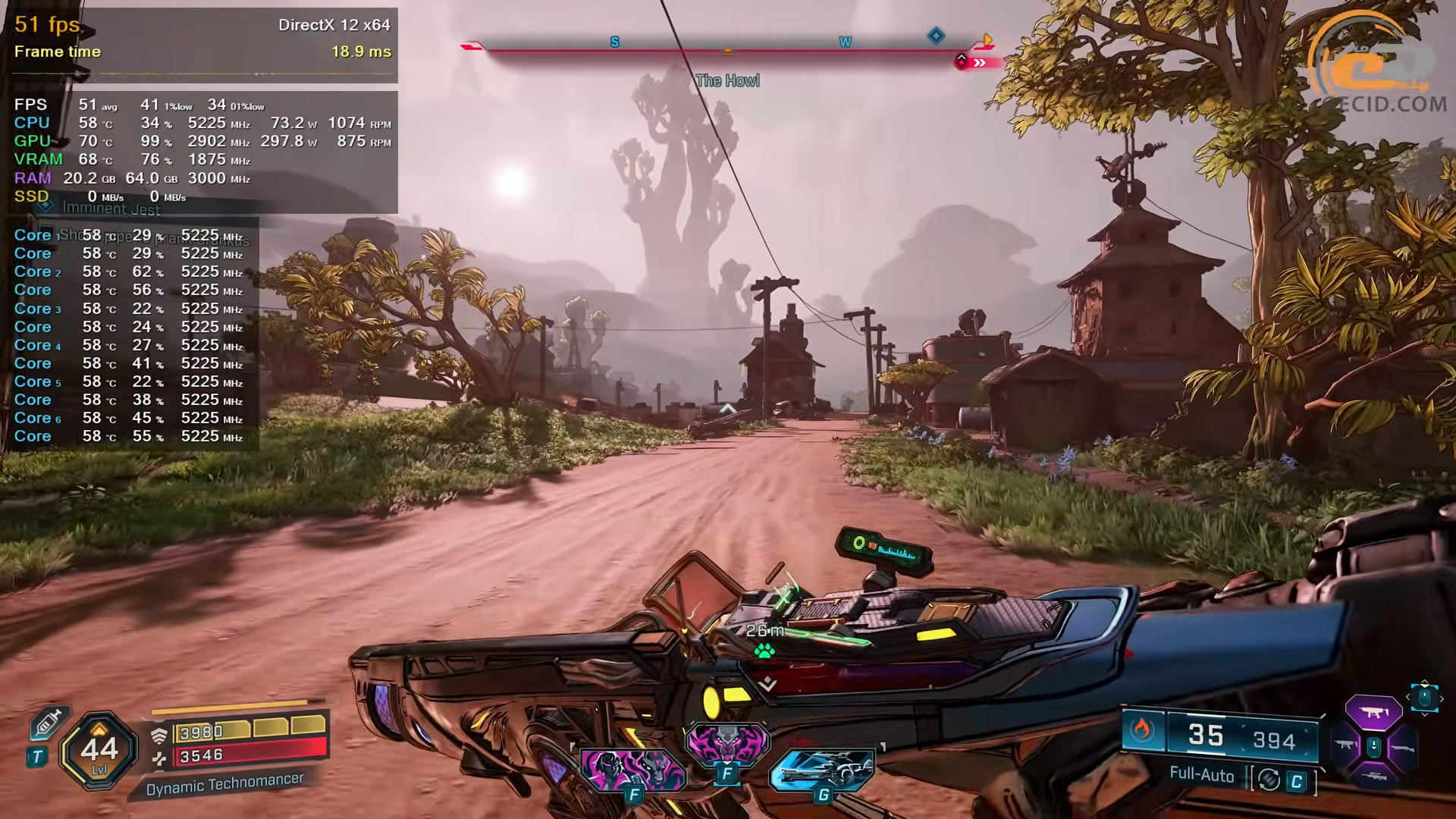Screen dimensions: 1456x819
Task: Trigger the character-and-beast action skill icon
Action: [x=633, y=770]
